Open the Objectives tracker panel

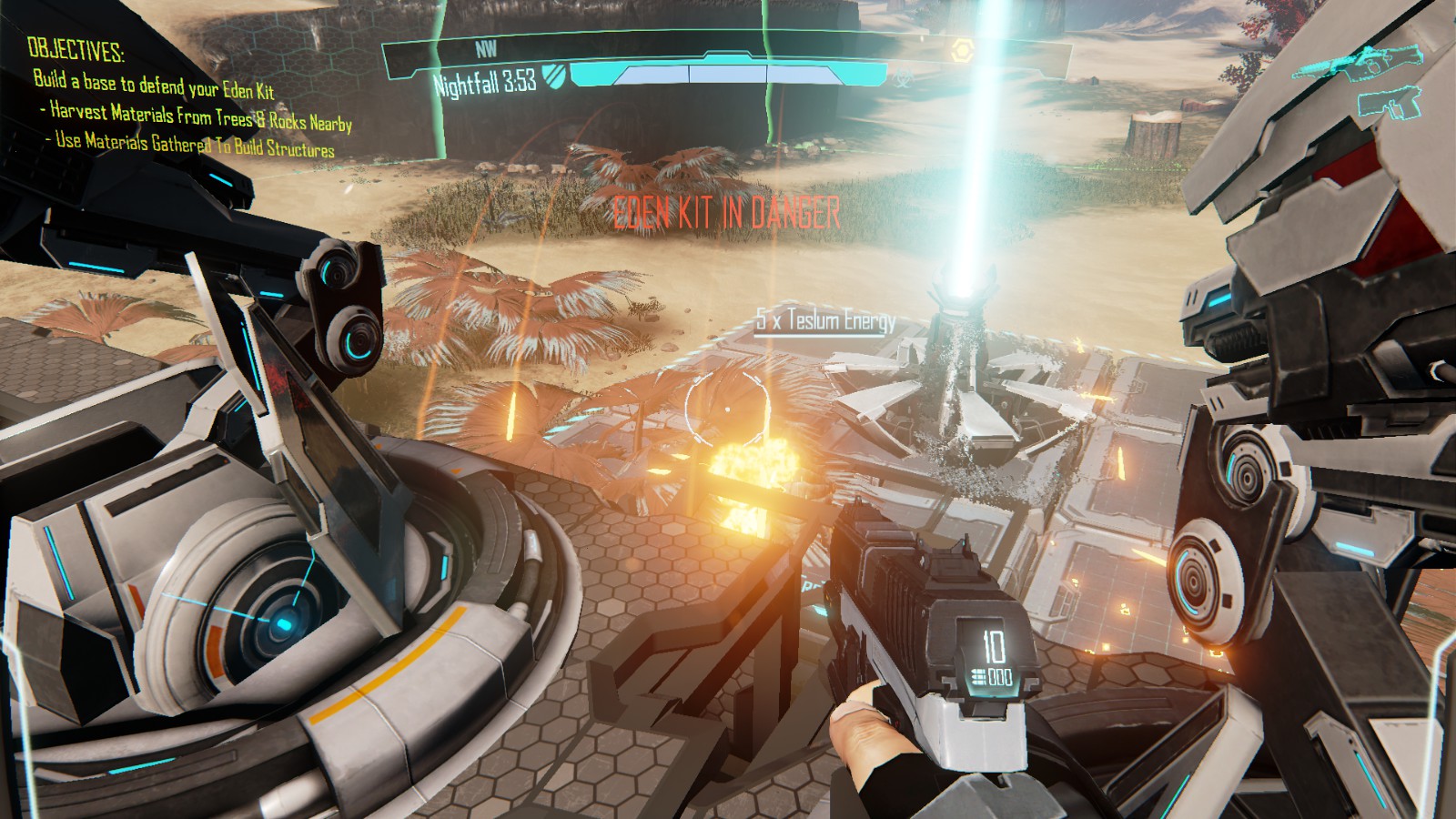pyautogui.click(x=76, y=48)
